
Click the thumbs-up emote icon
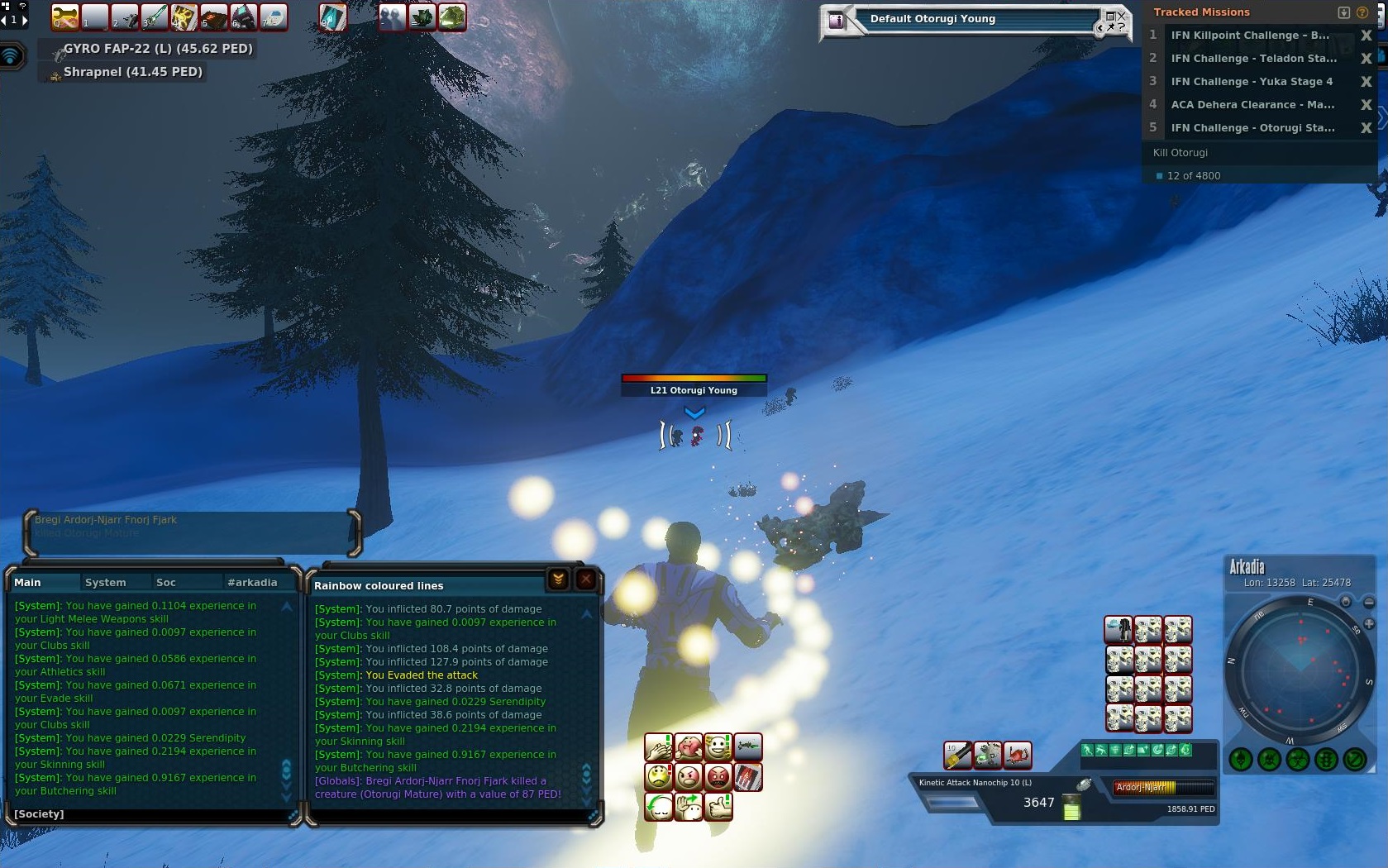tap(718, 806)
